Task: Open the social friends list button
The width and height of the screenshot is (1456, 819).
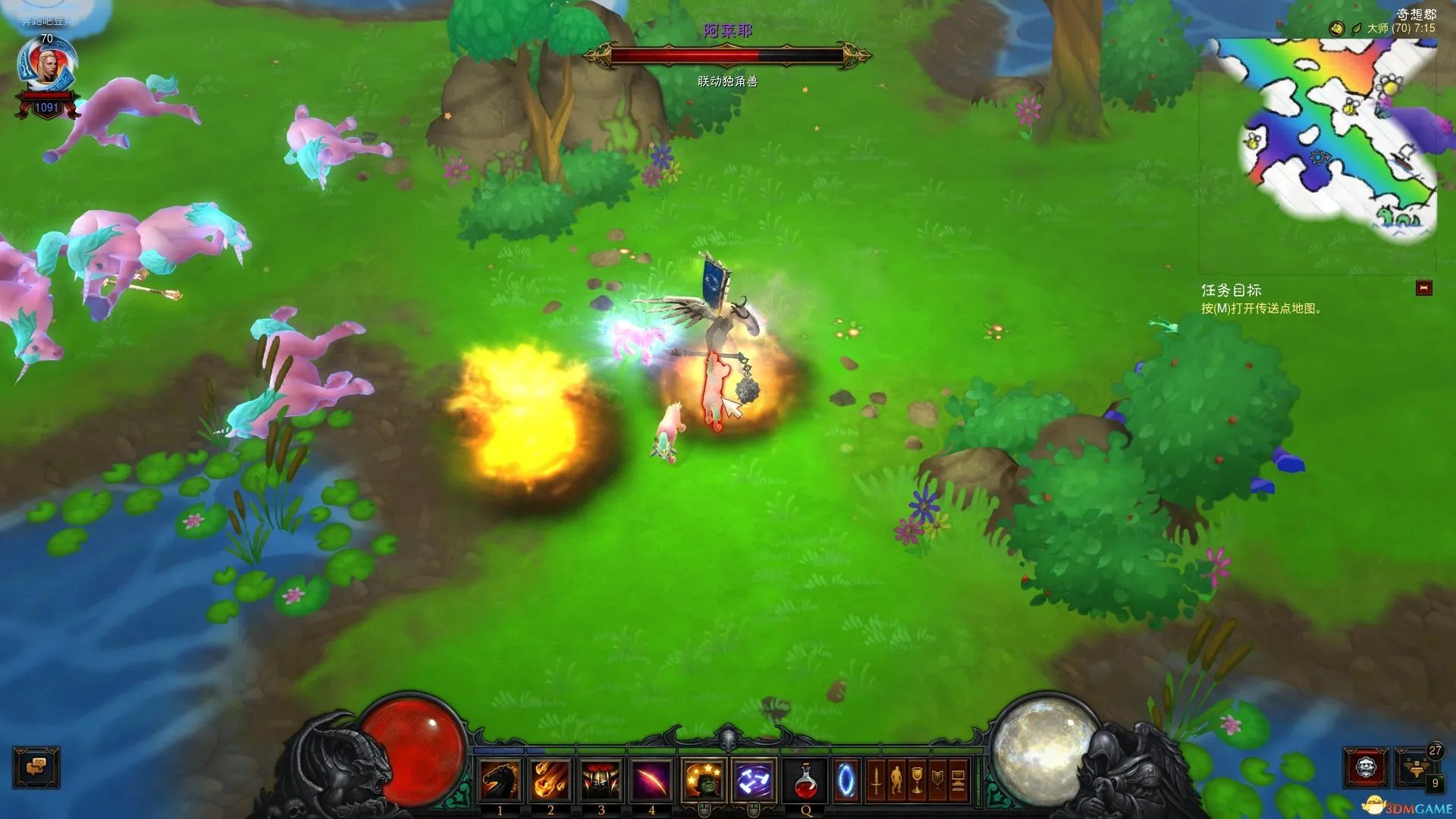Action: tap(1415, 767)
